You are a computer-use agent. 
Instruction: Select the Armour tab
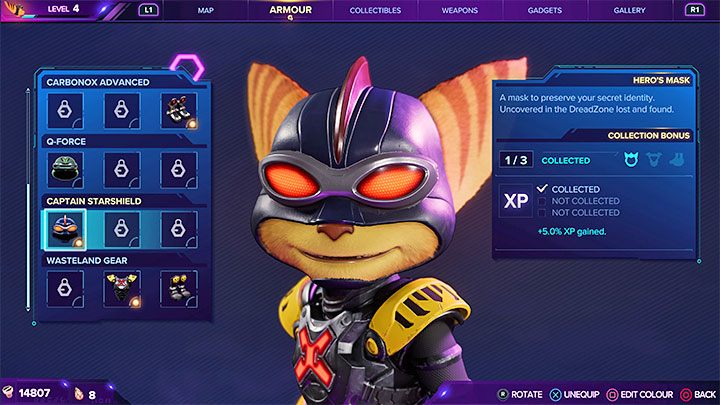[x=290, y=11]
